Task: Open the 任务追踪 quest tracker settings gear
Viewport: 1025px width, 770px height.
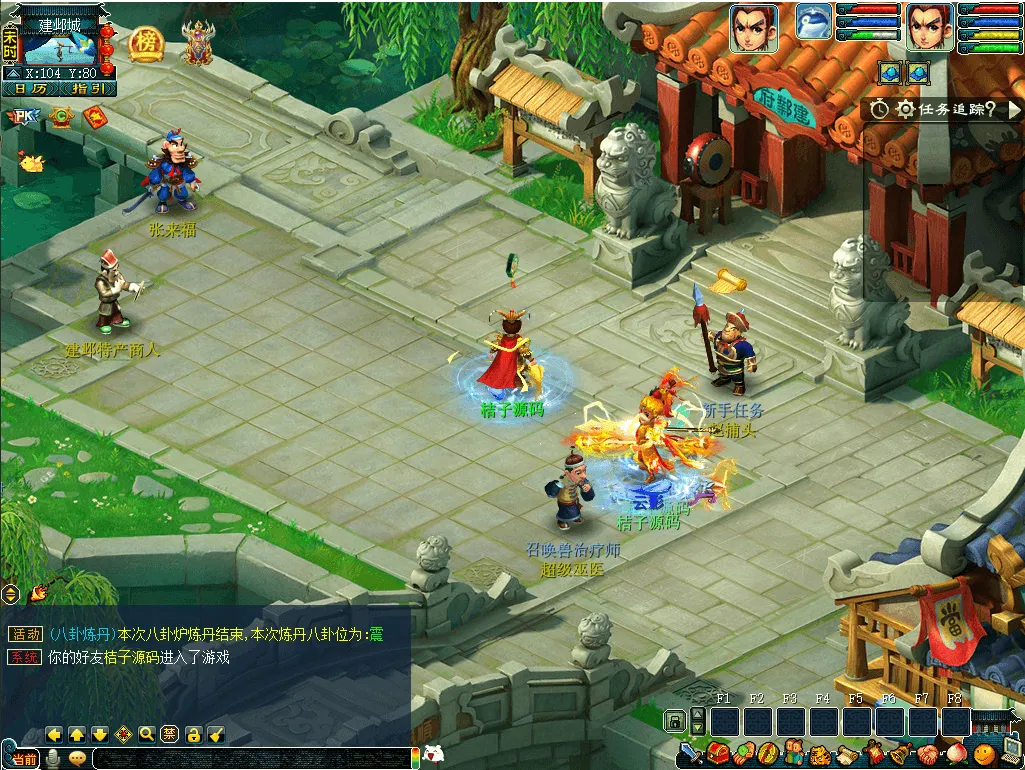Action: click(x=906, y=110)
